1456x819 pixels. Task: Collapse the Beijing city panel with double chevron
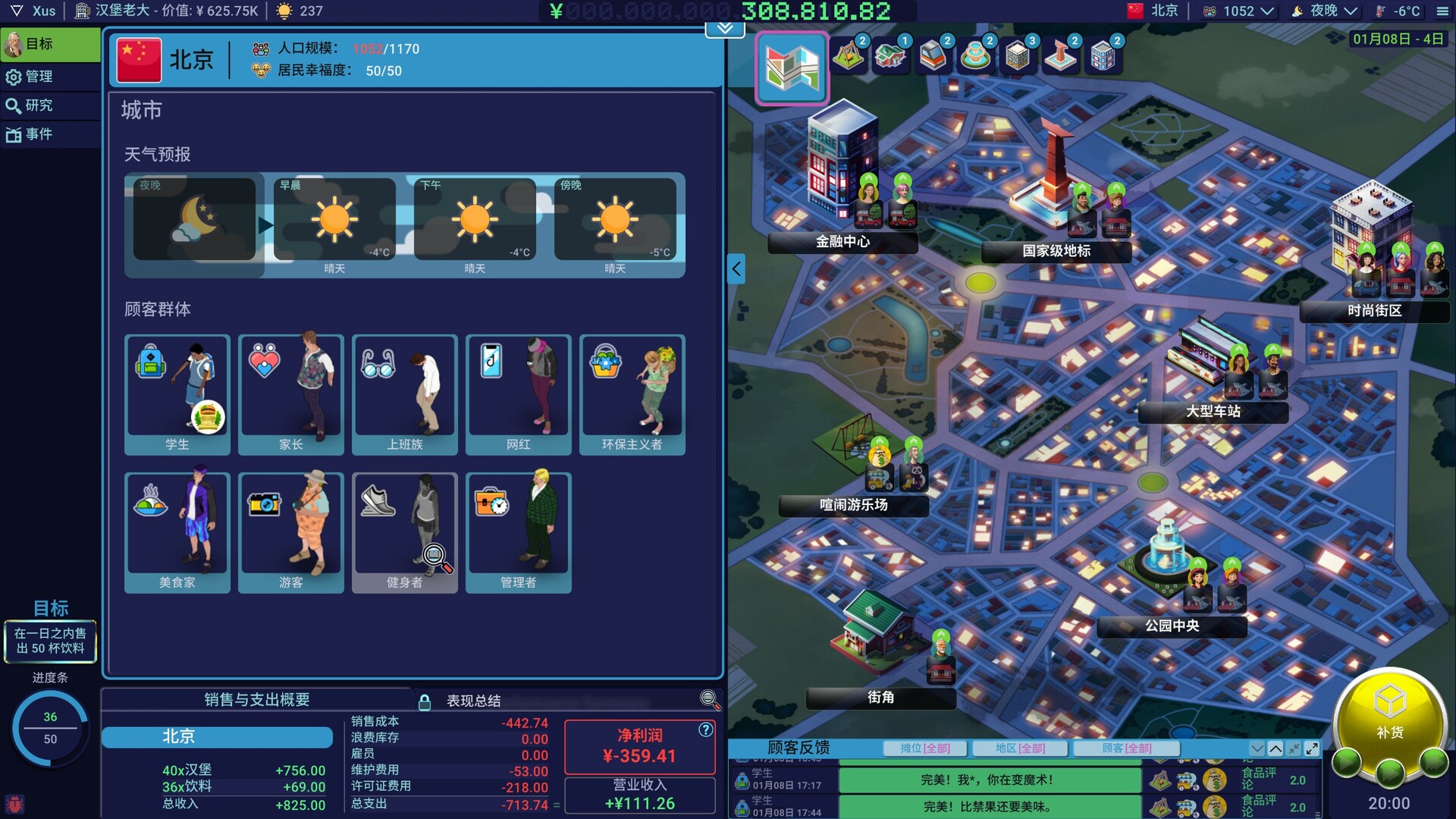click(723, 29)
